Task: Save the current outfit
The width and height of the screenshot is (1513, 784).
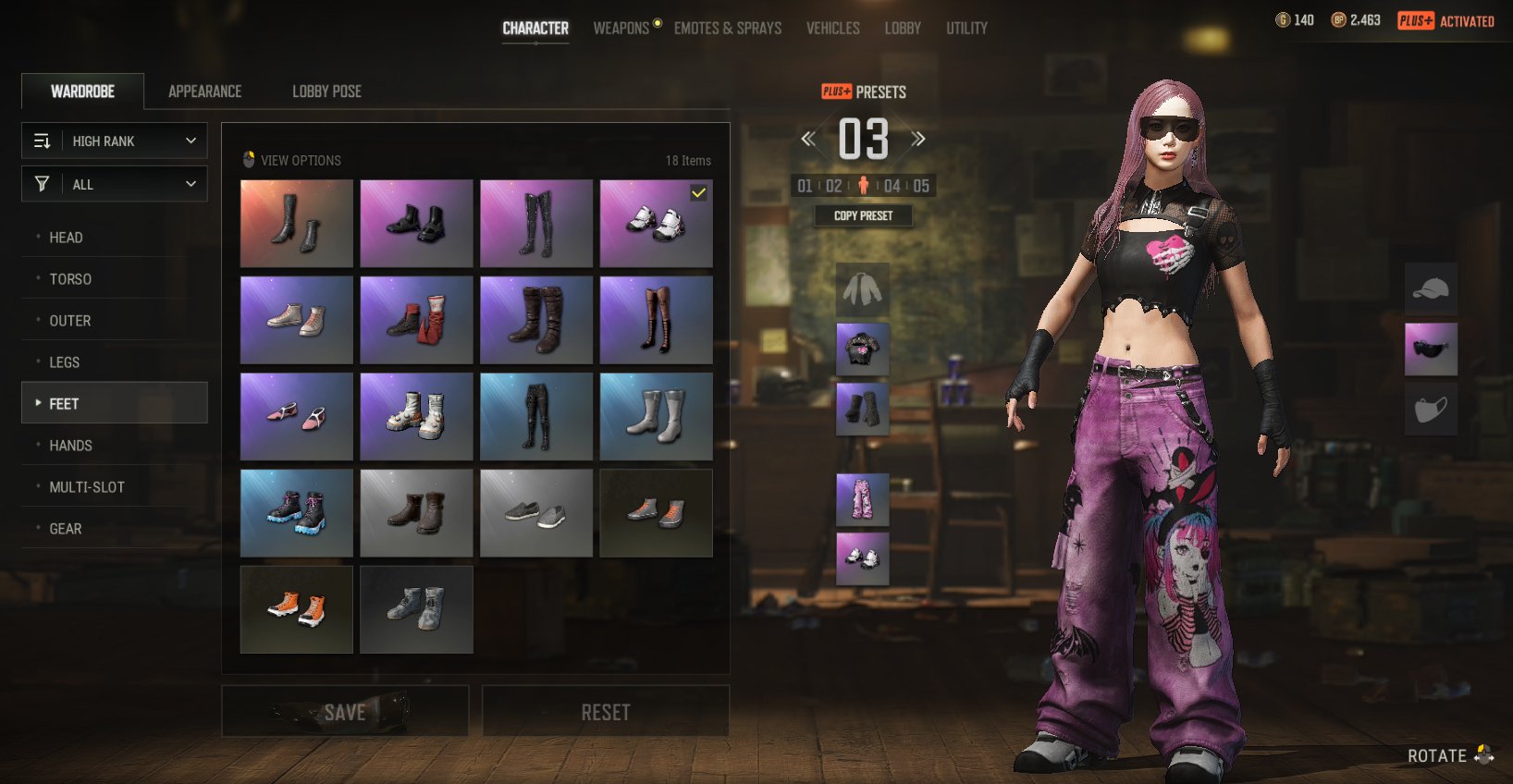Action: coord(345,711)
